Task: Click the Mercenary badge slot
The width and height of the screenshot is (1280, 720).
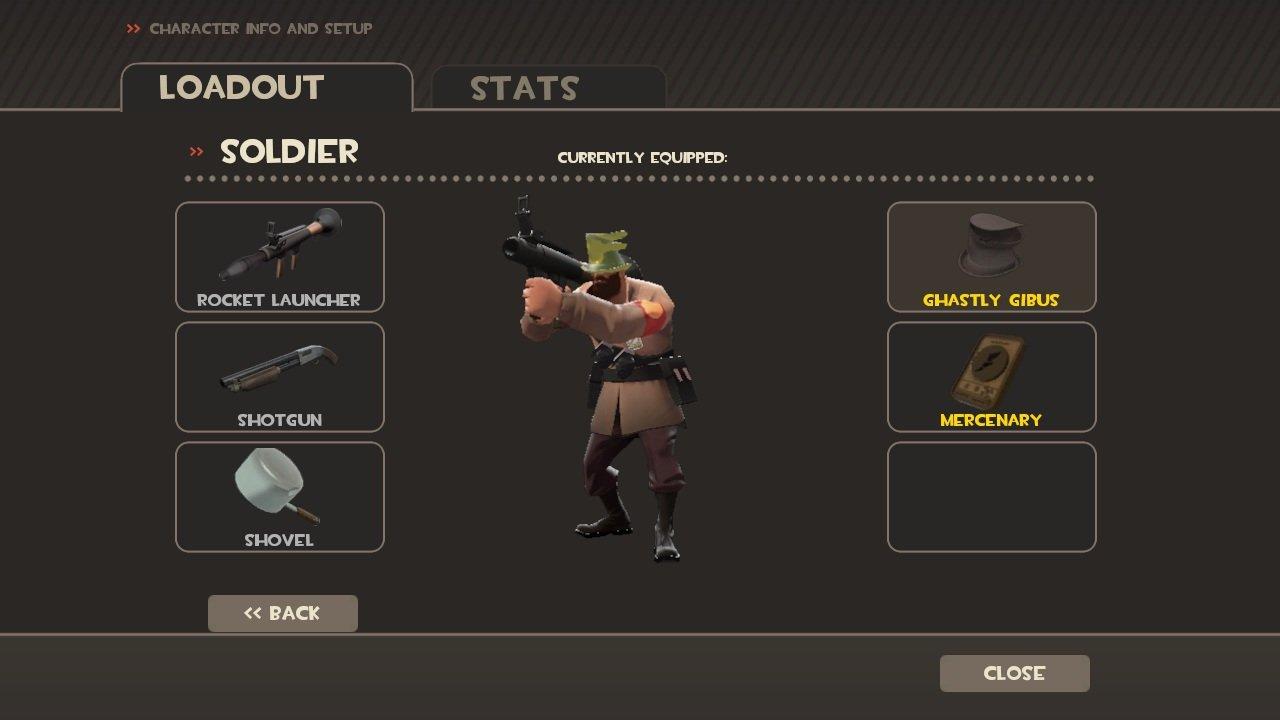Action: 991,377
